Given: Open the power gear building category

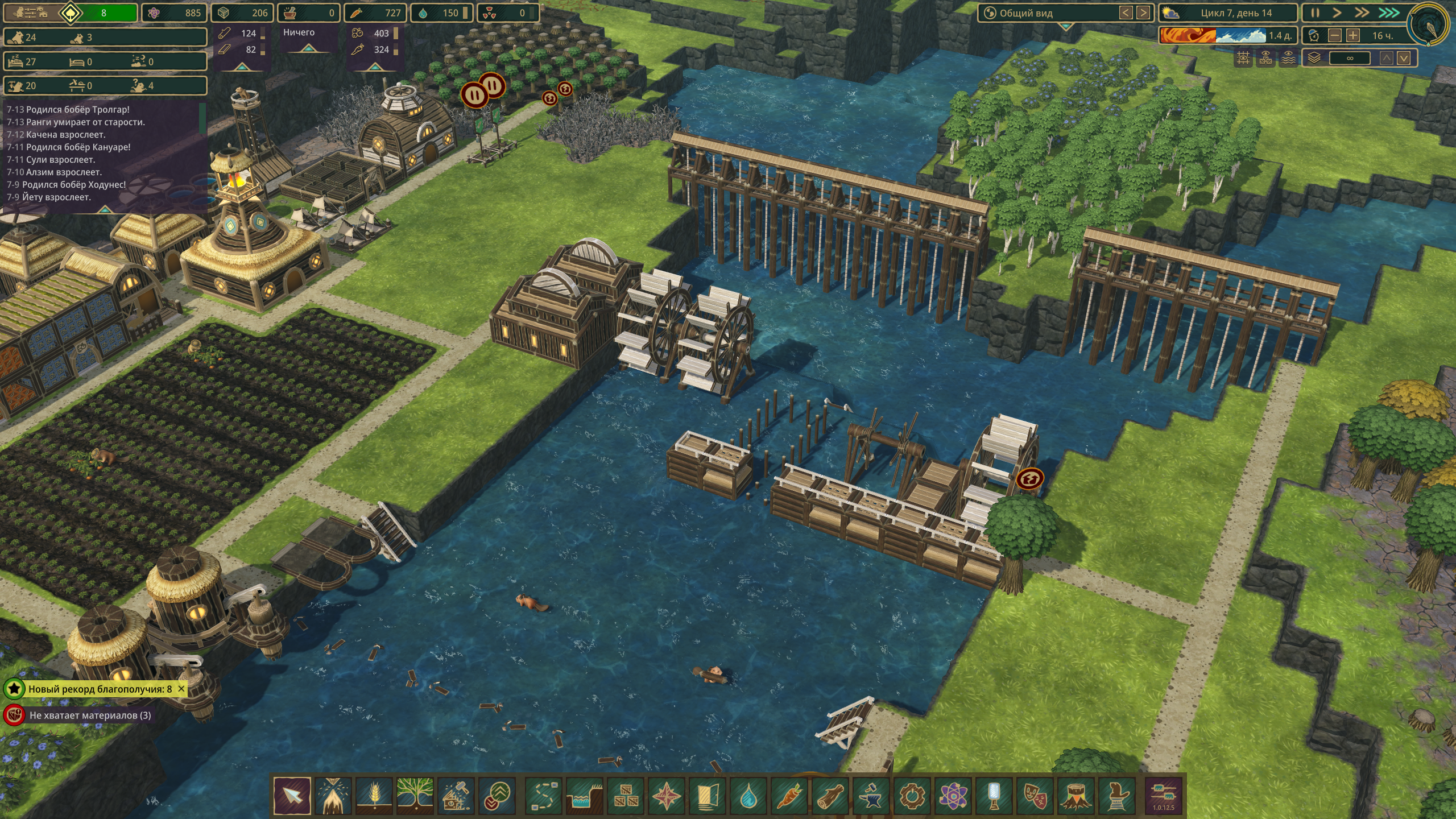Looking at the screenshot, I should pos(912,796).
